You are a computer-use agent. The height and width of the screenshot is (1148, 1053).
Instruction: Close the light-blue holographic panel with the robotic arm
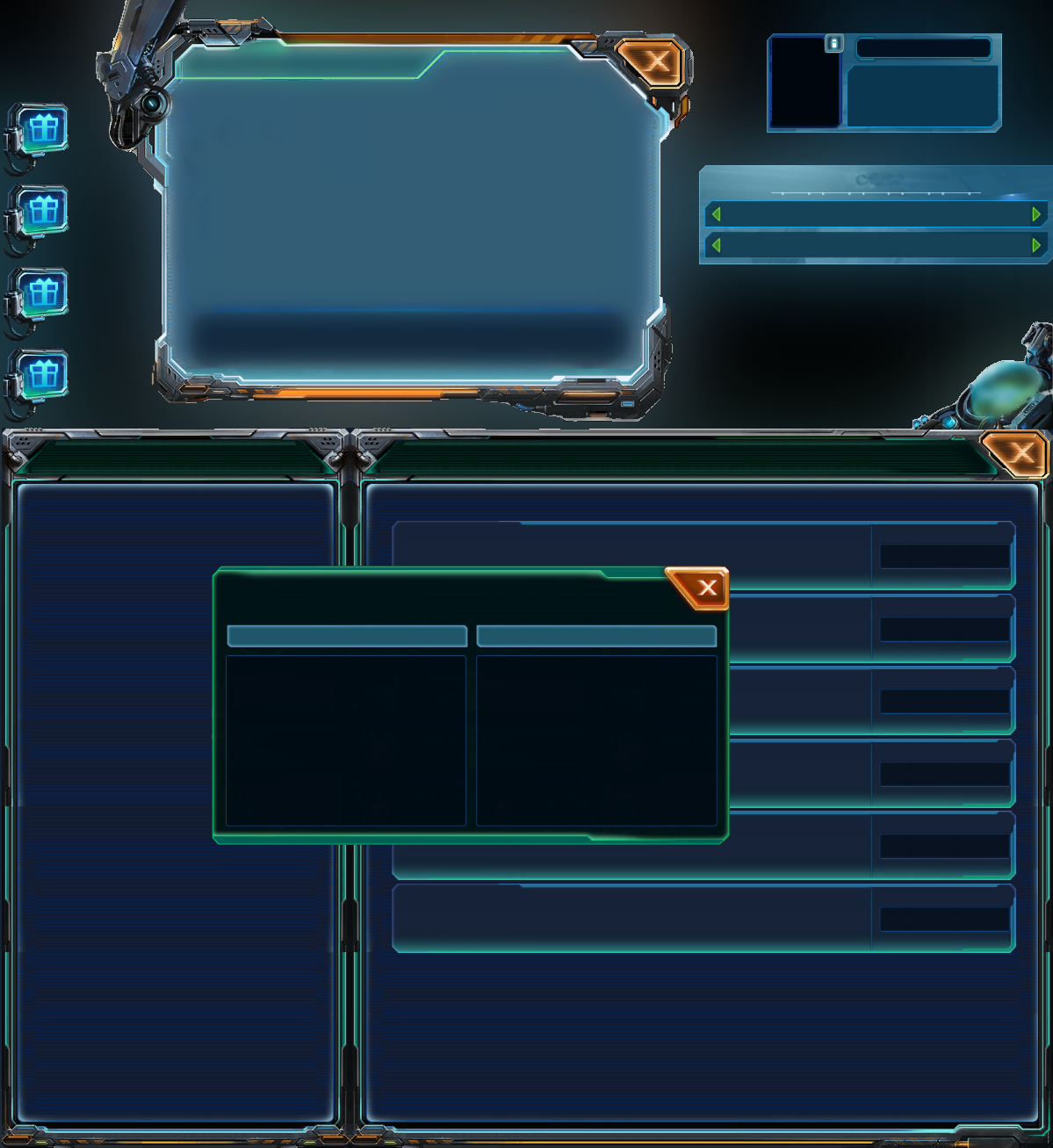click(655, 61)
